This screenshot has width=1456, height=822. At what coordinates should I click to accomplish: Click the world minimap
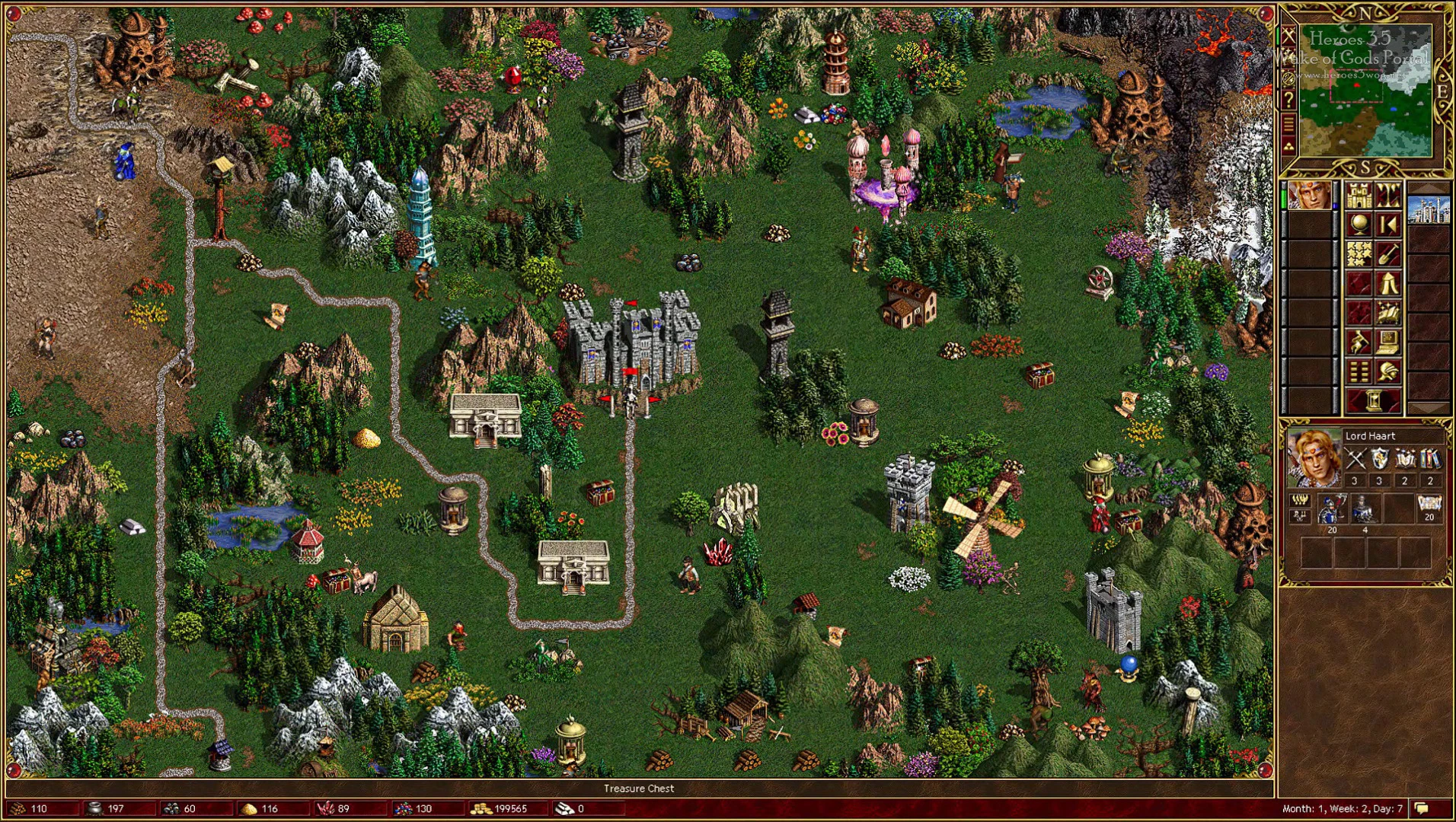click(1365, 90)
